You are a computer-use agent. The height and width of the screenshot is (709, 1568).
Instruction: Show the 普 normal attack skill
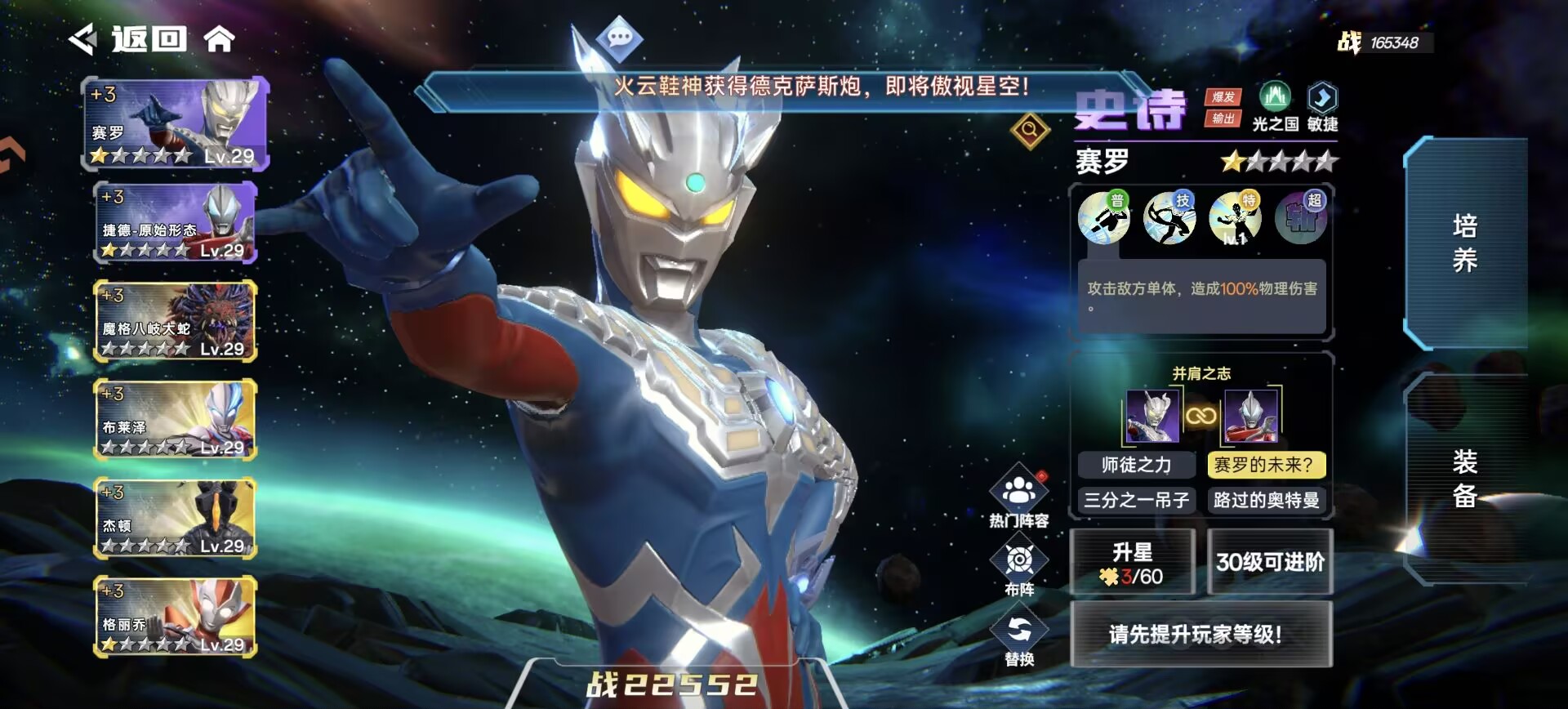pos(1104,218)
